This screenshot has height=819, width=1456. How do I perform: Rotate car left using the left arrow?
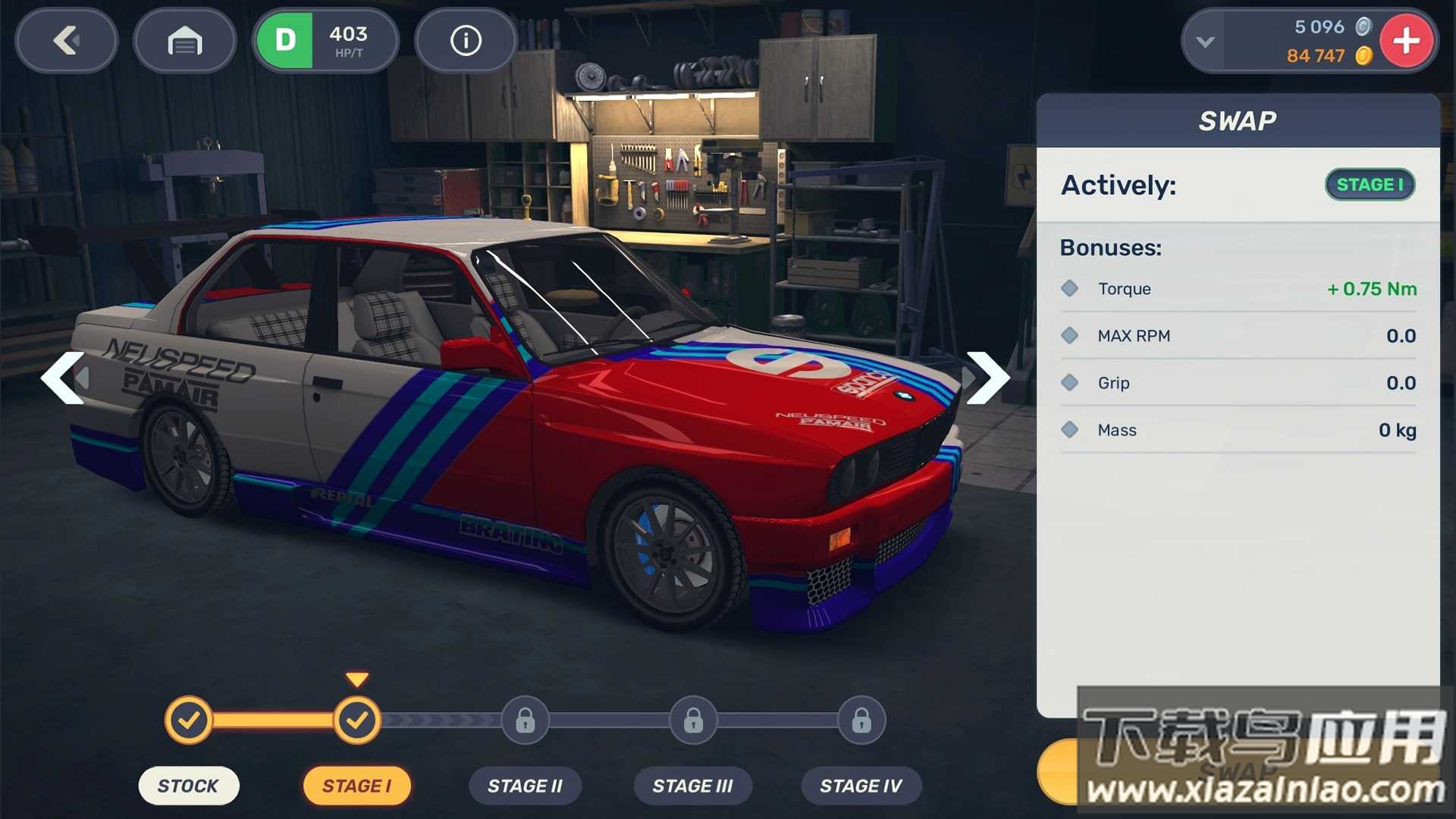pyautogui.click(x=64, y=377)
